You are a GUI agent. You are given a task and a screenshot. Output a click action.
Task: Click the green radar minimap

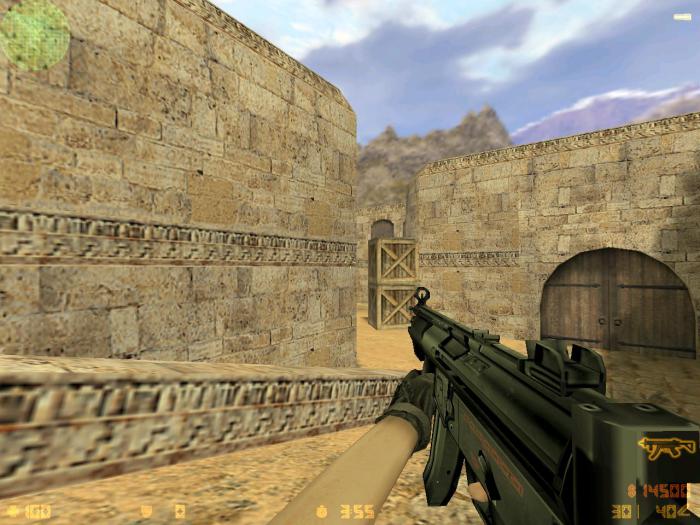[35, 35]
